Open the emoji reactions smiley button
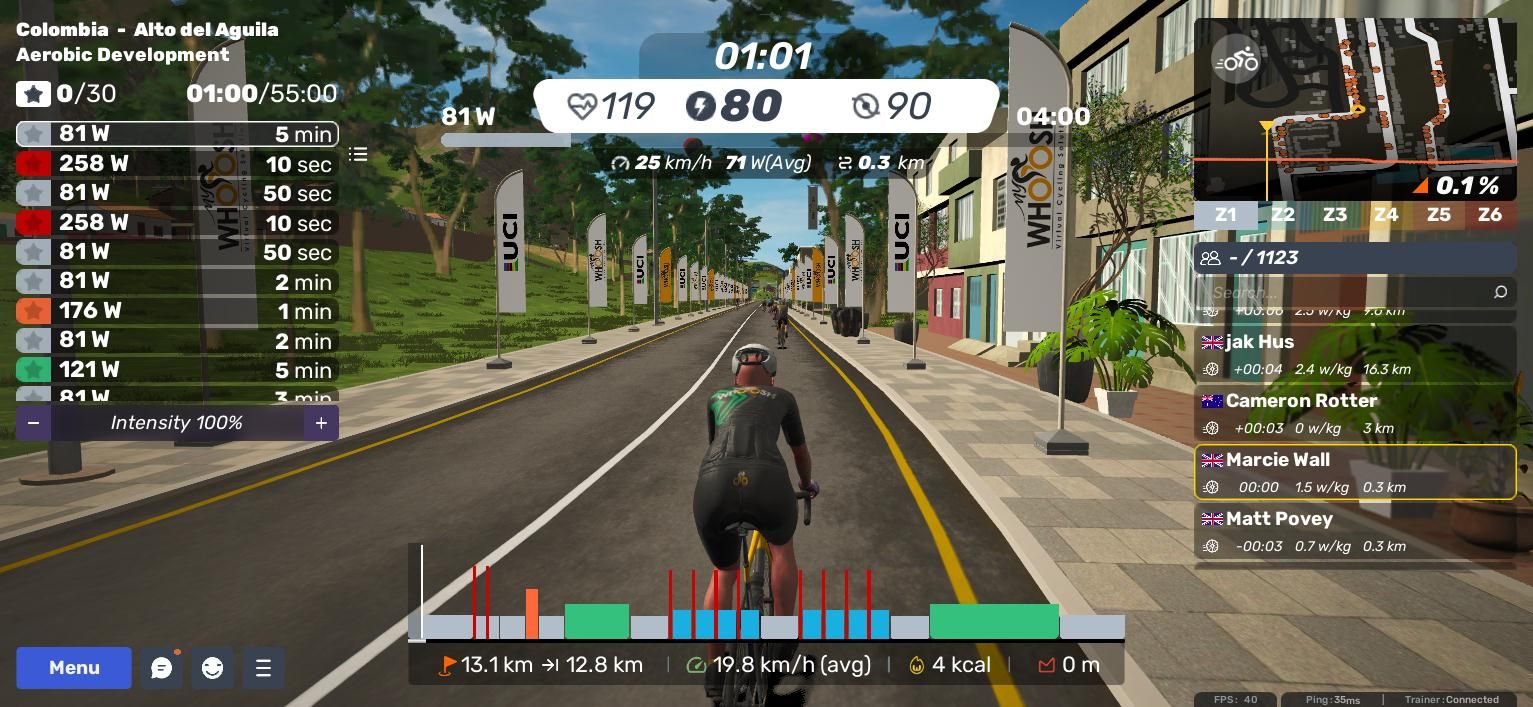The width and height of the screenshot is (1533, 707). click(x=212, y=668)
